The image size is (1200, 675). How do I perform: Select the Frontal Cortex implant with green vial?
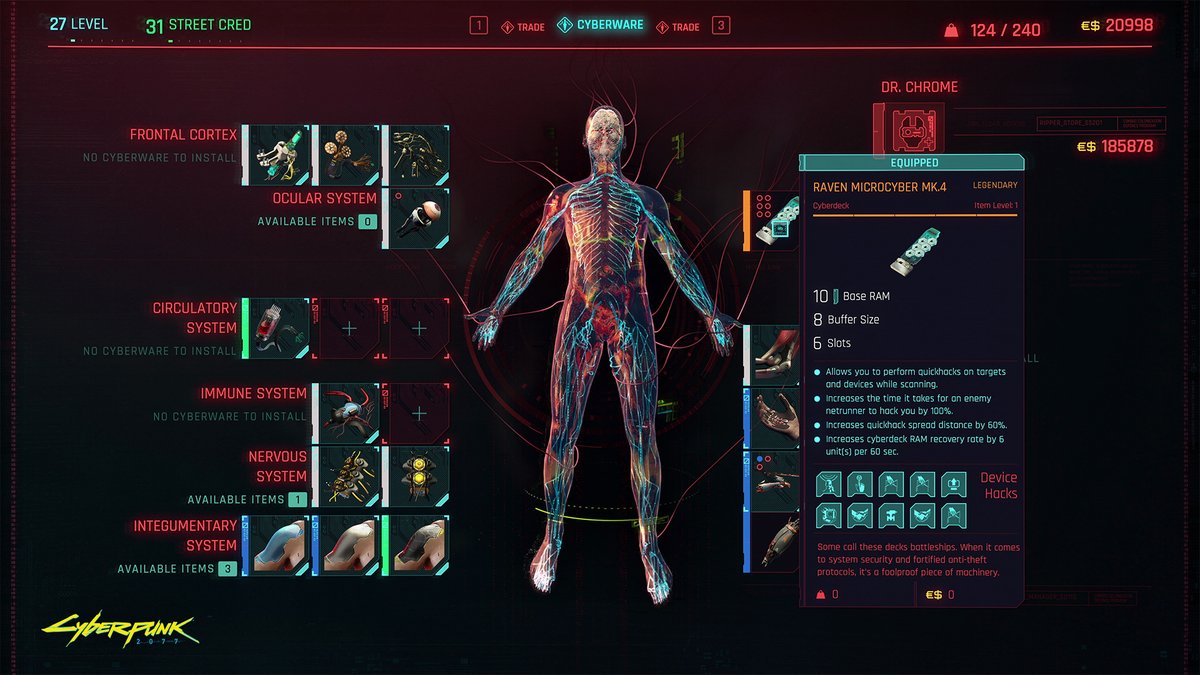click(277, 155)
